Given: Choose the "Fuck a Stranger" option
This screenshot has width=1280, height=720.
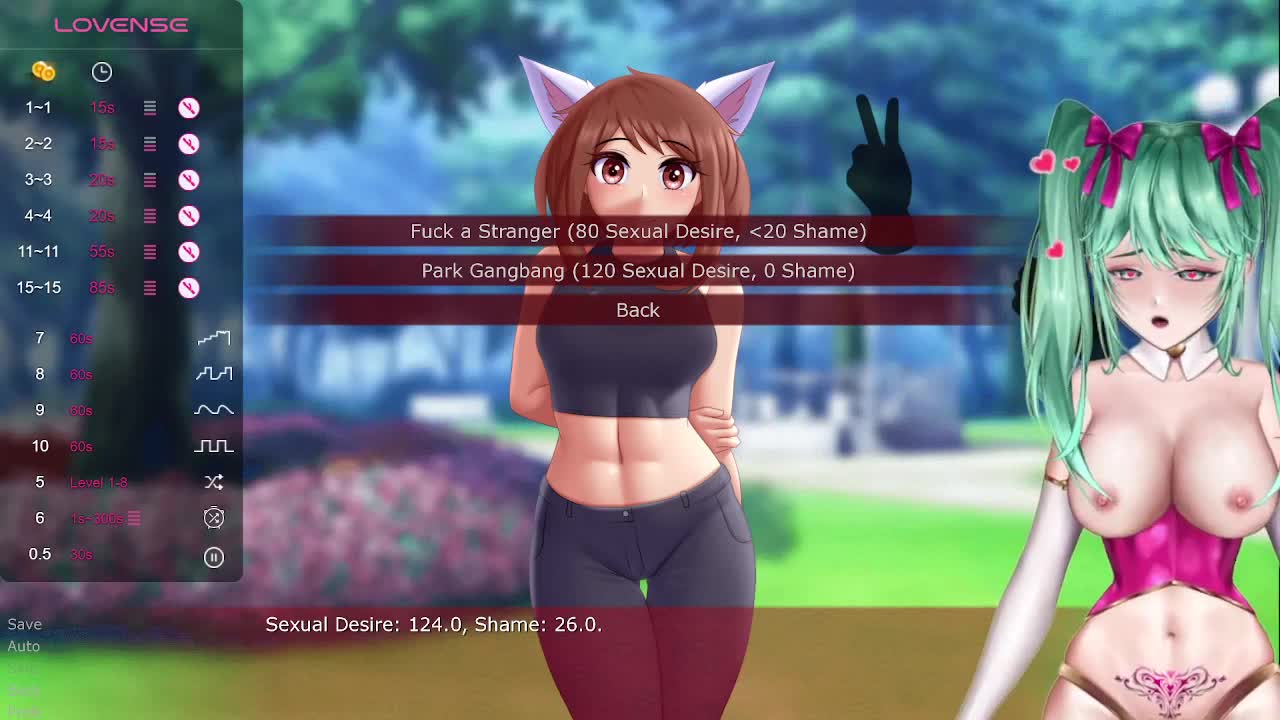Looking at the screenshot, I should pos(638,231).
